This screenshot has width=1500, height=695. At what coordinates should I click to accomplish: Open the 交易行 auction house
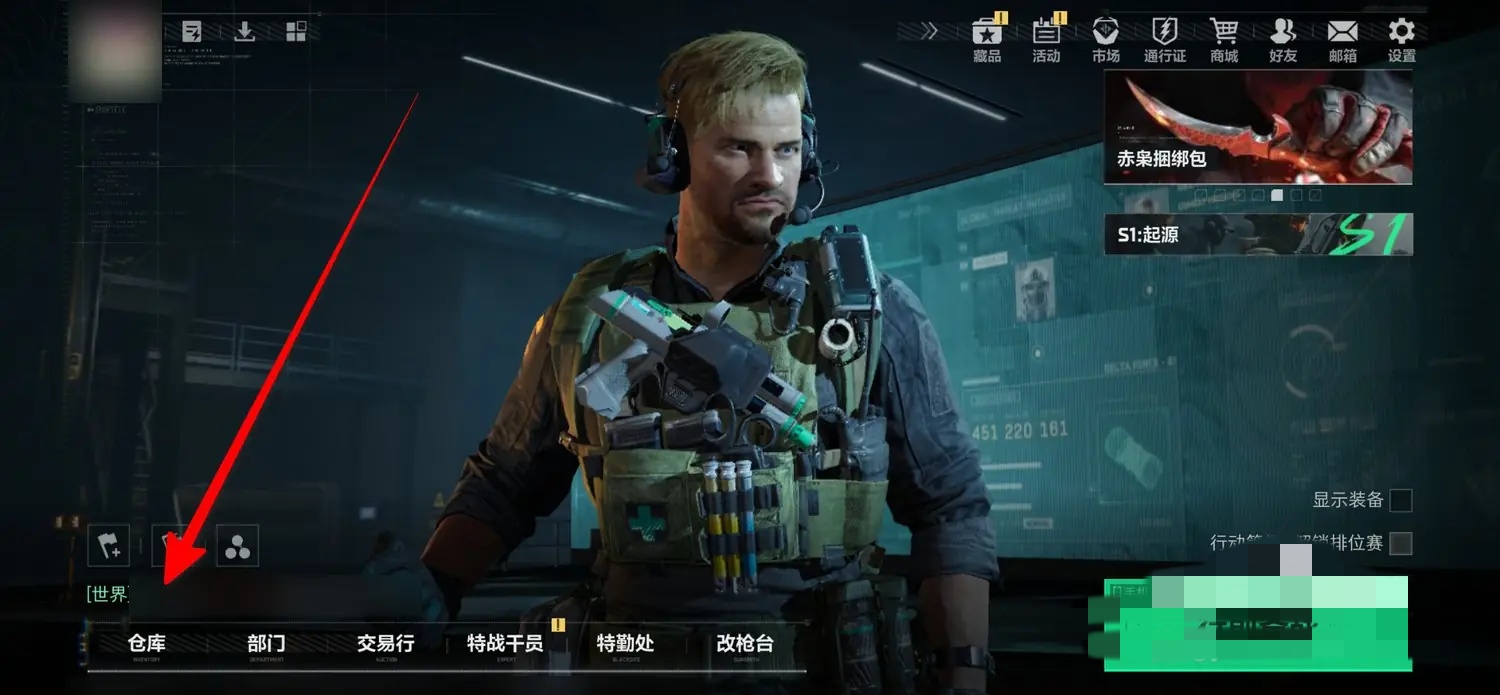click(x=385, y=644)
